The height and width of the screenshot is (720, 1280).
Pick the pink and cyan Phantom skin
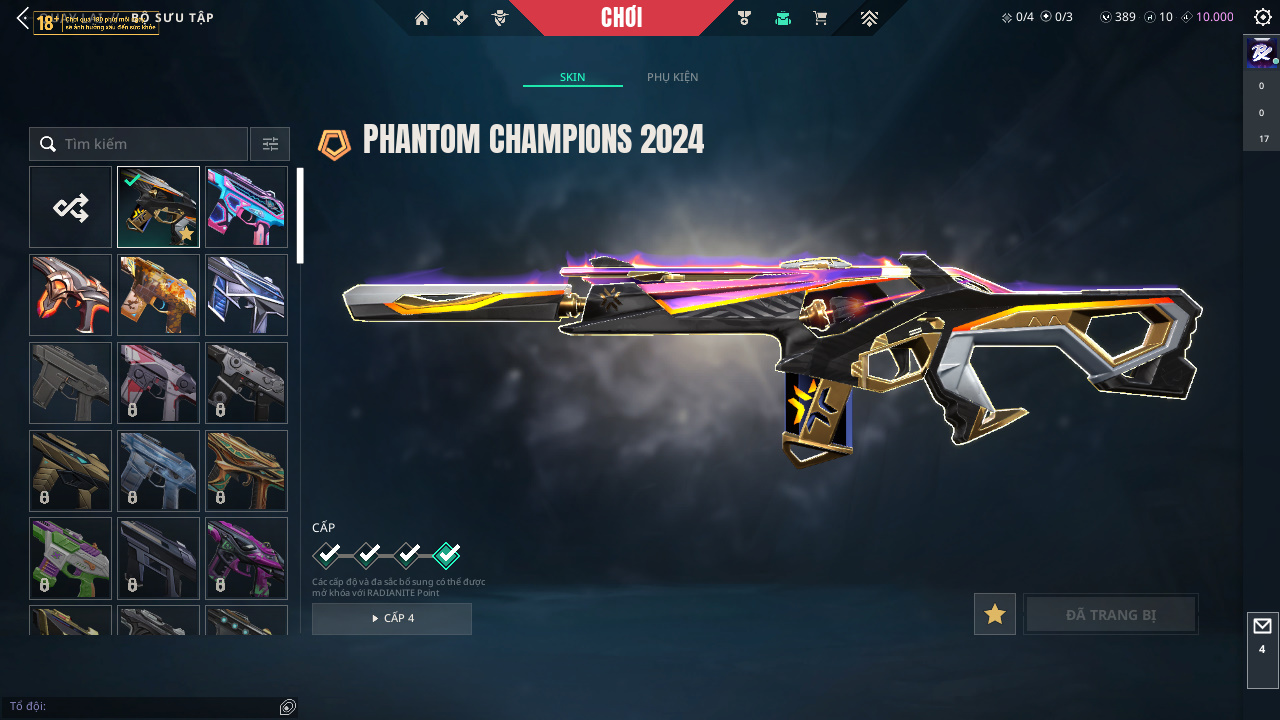tap(246, 207)
